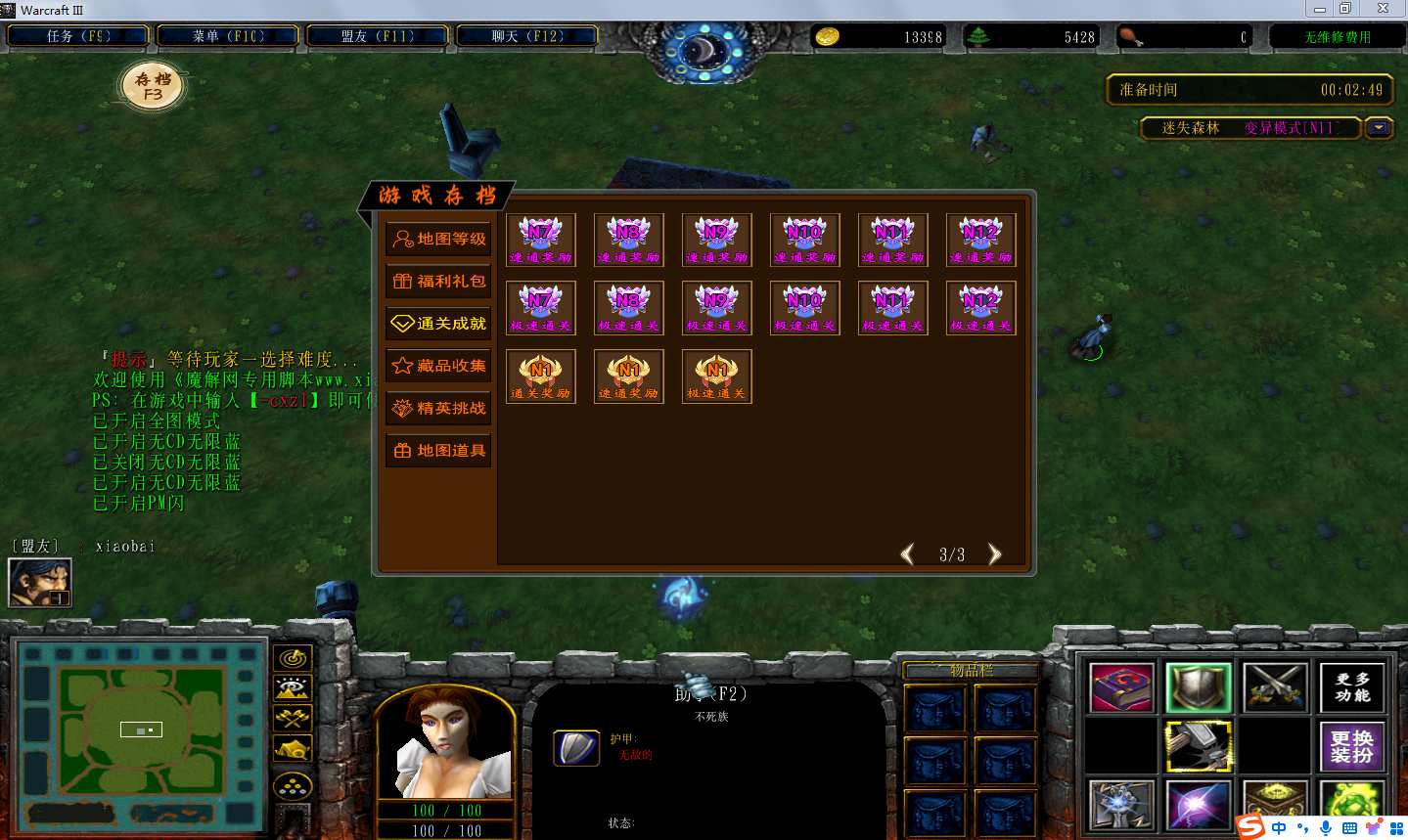Image resolution: width=1408 pixels, height=840 pixels.
Task: Minimize the Warcraft III window
Action: point(1319,9)
